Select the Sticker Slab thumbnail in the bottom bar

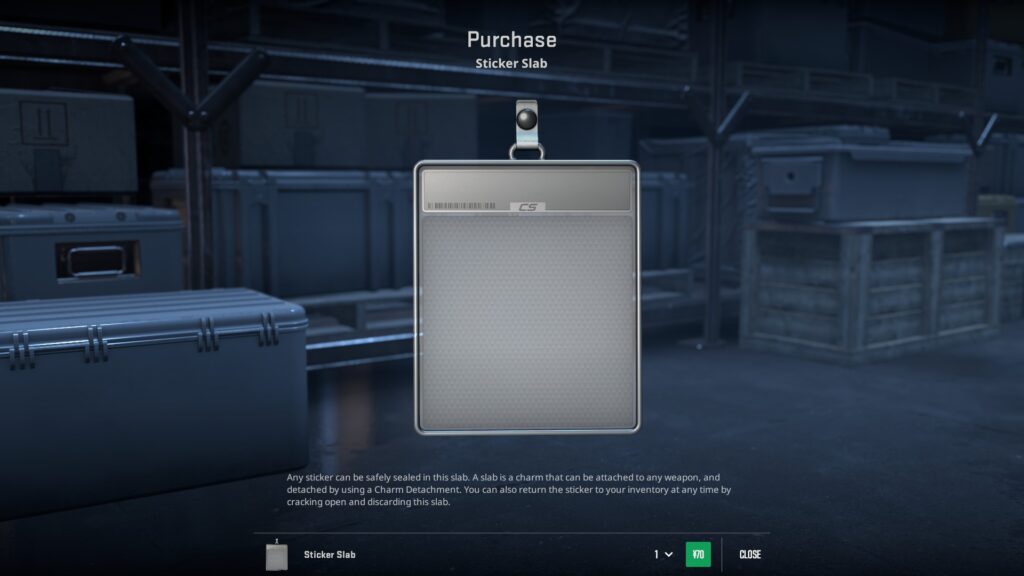277,555
